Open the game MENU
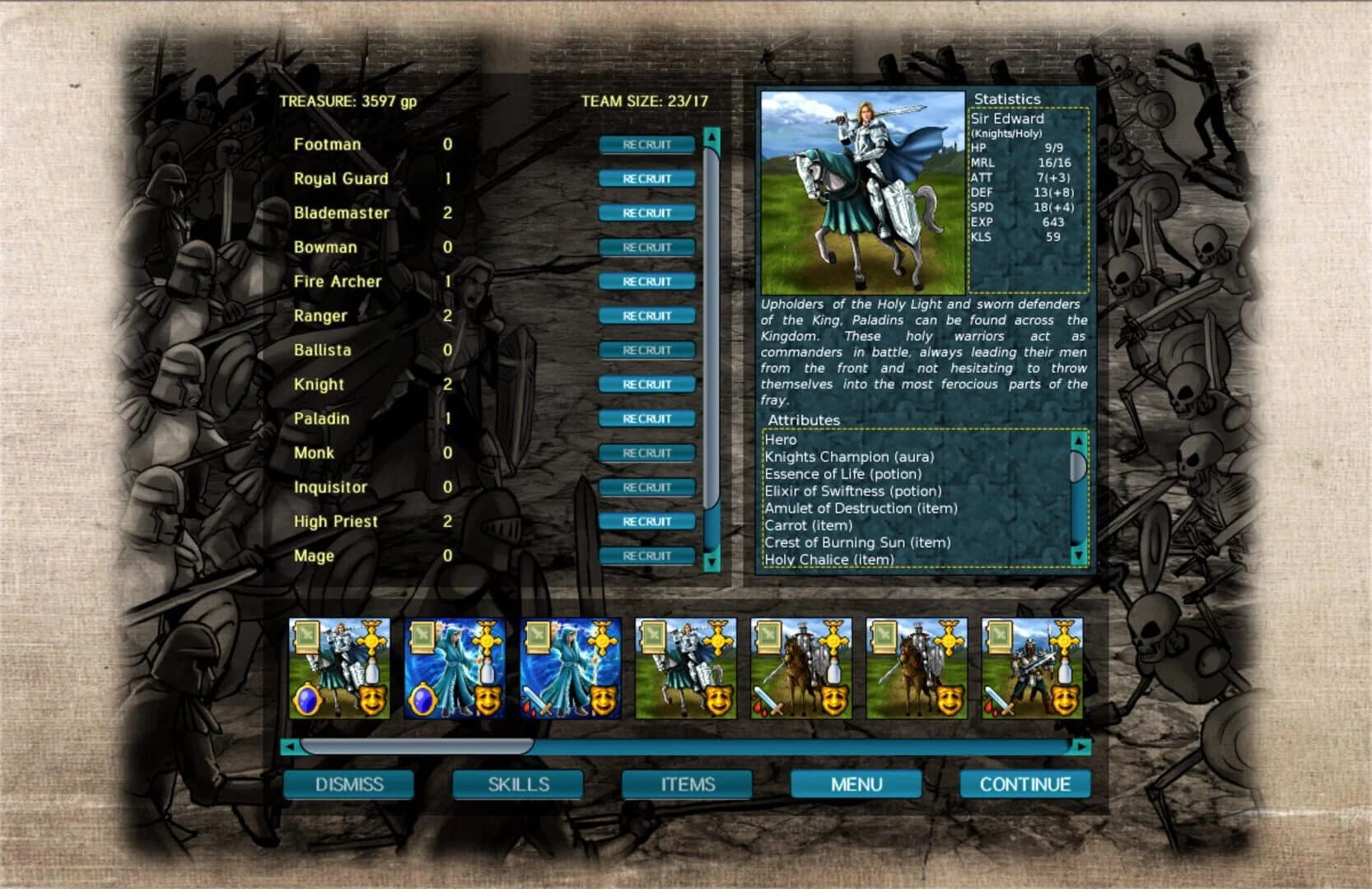 pos(855,784)
